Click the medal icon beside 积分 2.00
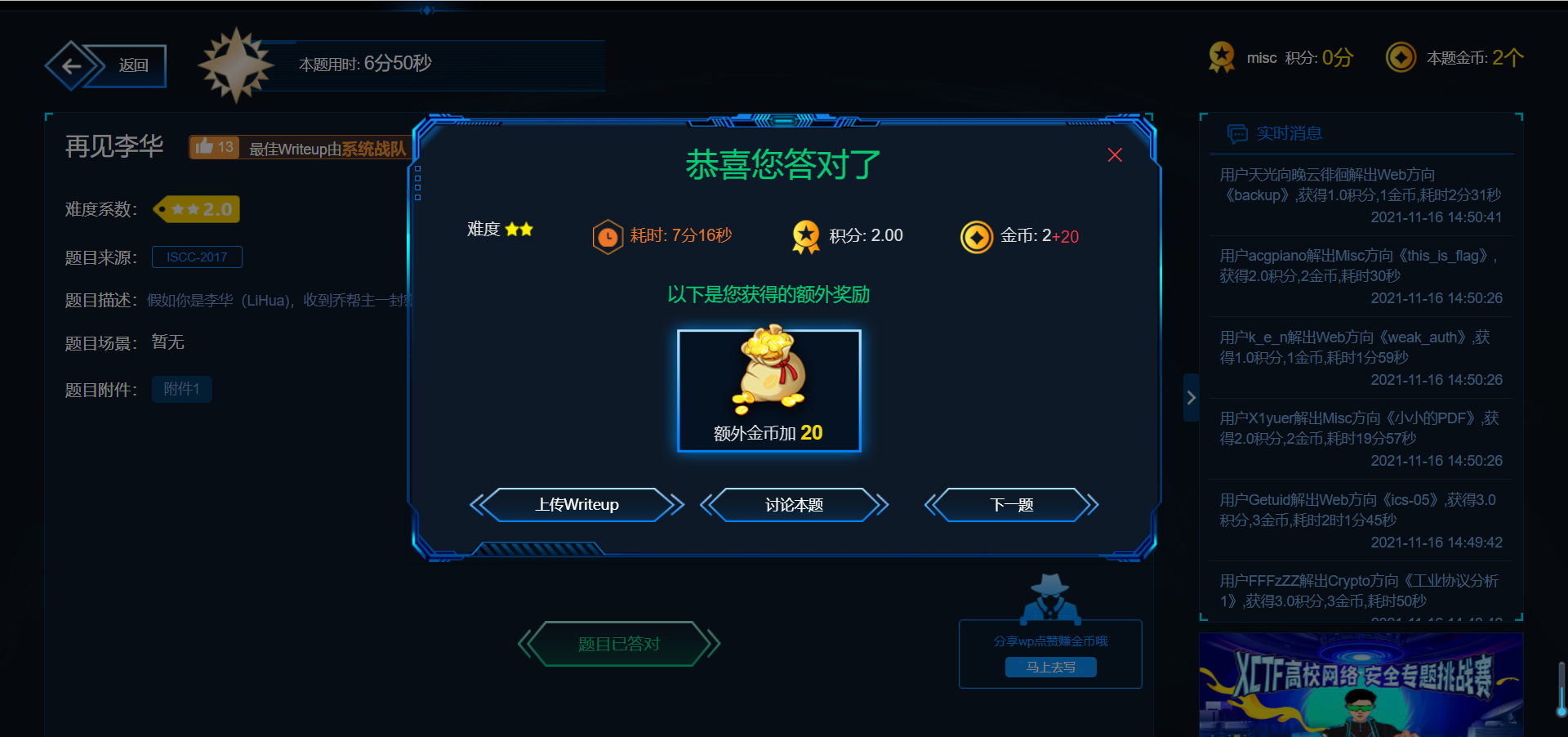 click(x=806, y=236)
